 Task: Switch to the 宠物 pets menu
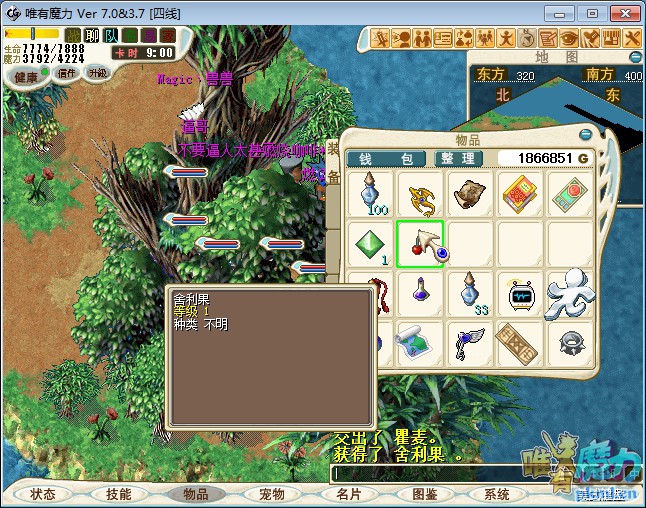[272, 494]
